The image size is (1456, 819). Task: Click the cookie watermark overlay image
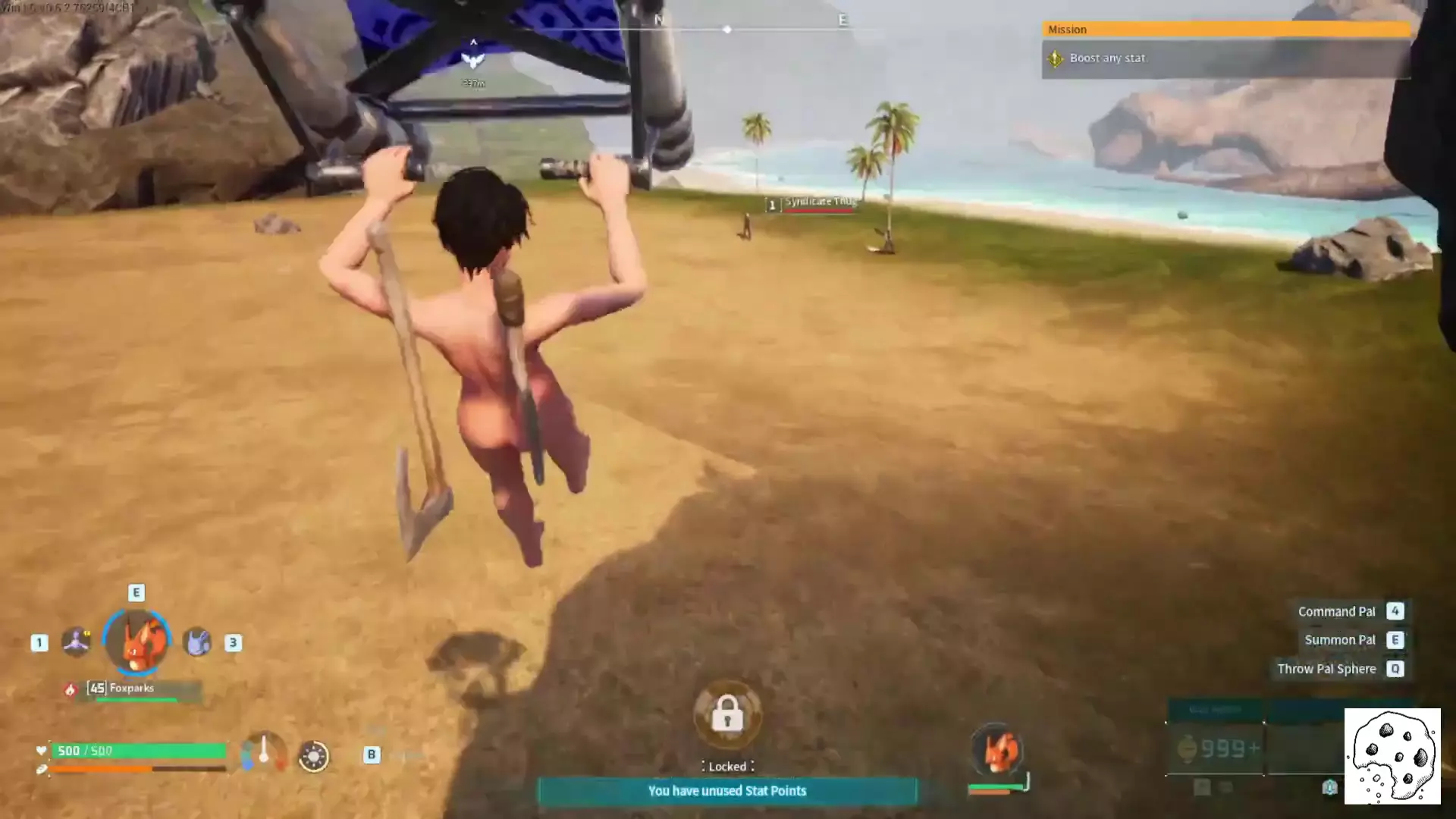1392,756
